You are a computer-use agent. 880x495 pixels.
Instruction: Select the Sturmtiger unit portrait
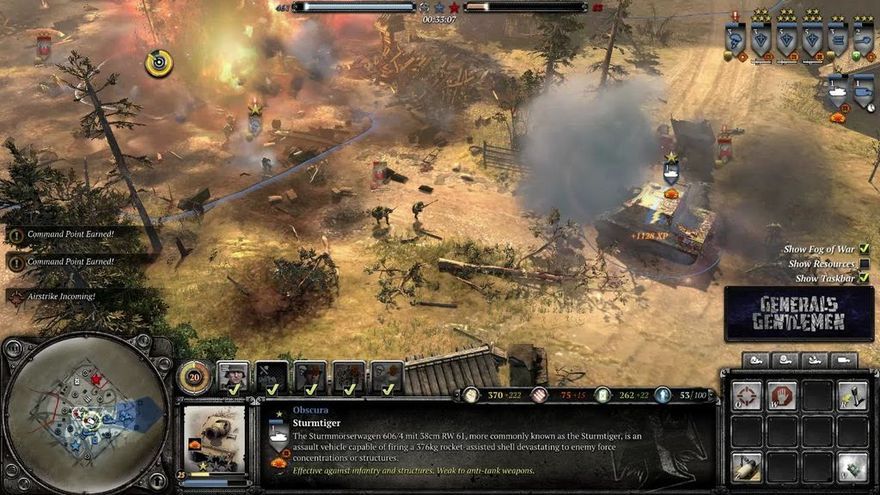tap(214, 436)
